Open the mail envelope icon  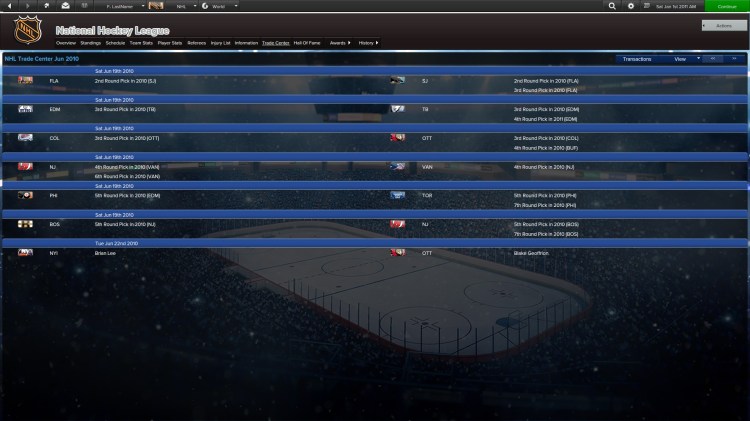(64, 6)
